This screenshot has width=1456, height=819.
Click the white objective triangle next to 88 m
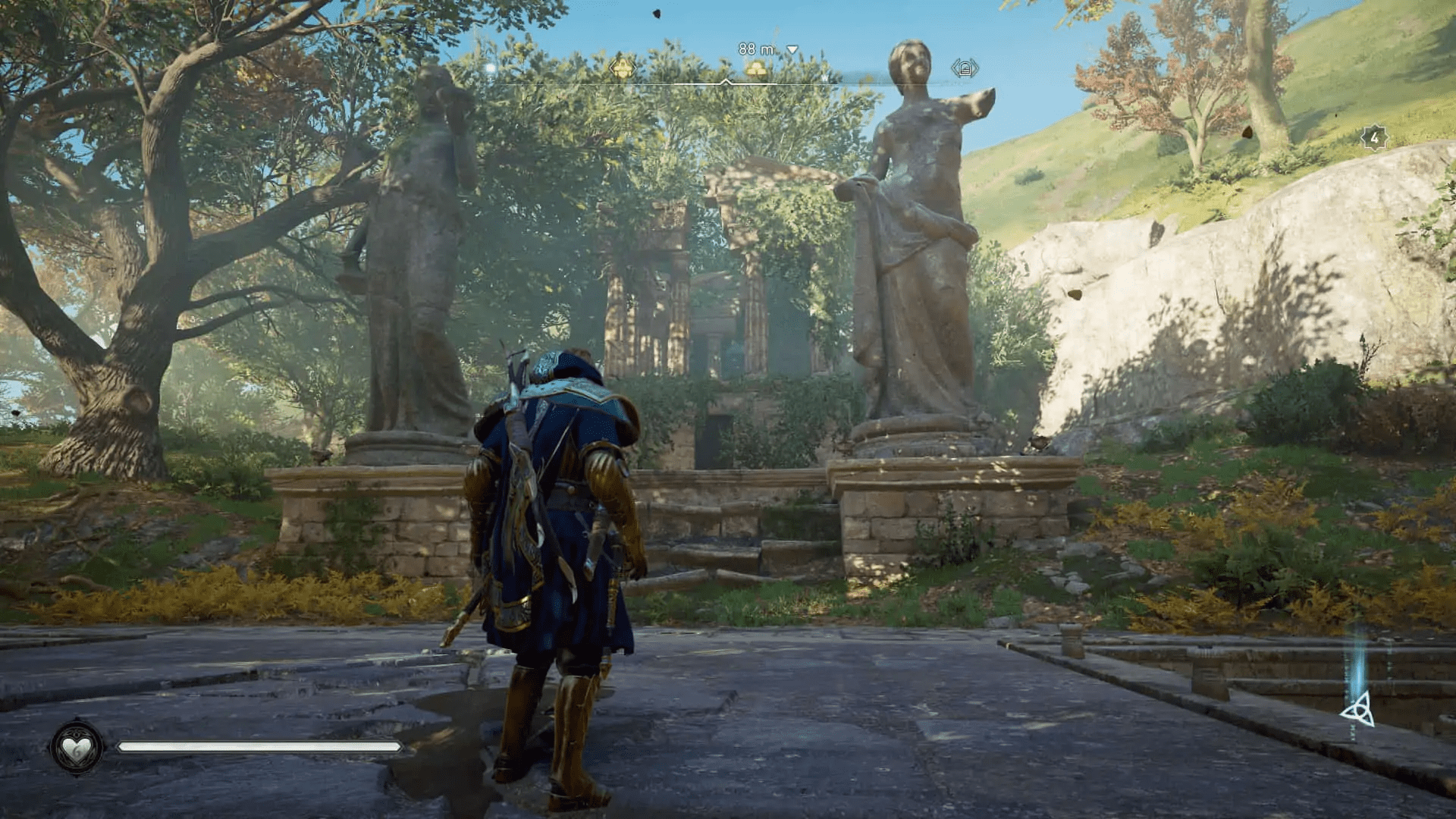[x=792, y=50]
